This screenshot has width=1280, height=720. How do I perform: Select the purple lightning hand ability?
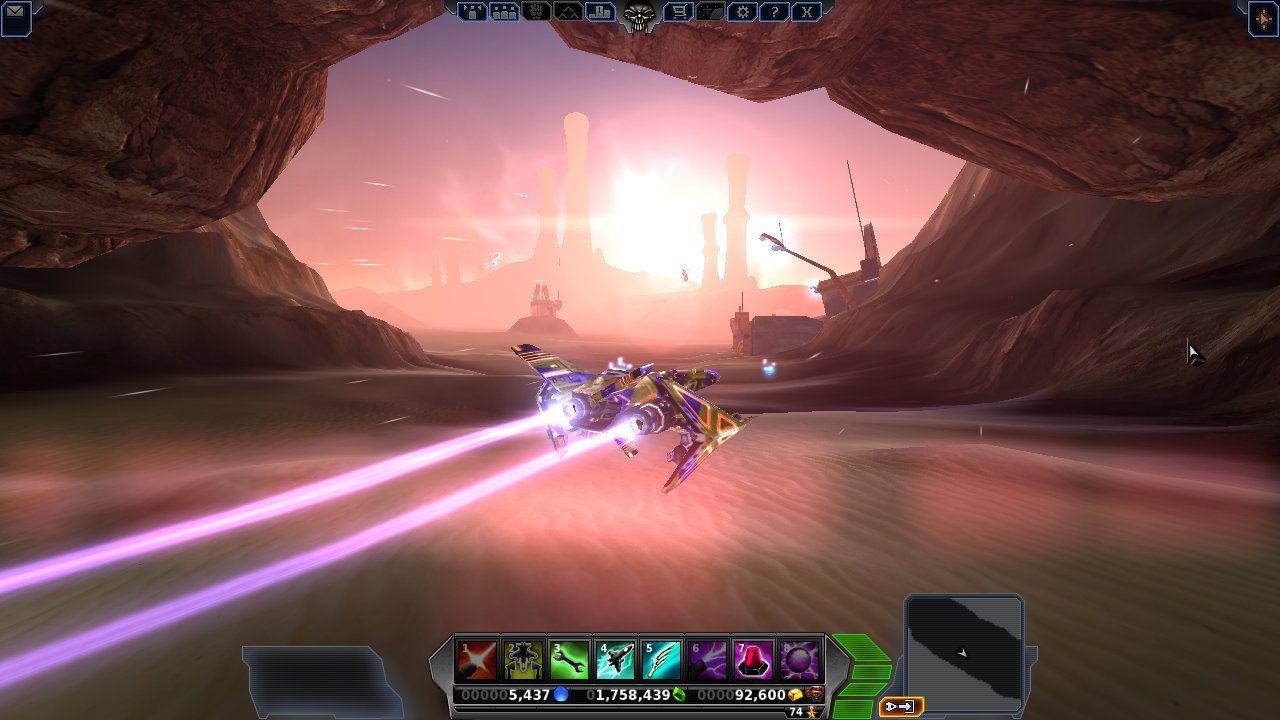click(707, 660)
